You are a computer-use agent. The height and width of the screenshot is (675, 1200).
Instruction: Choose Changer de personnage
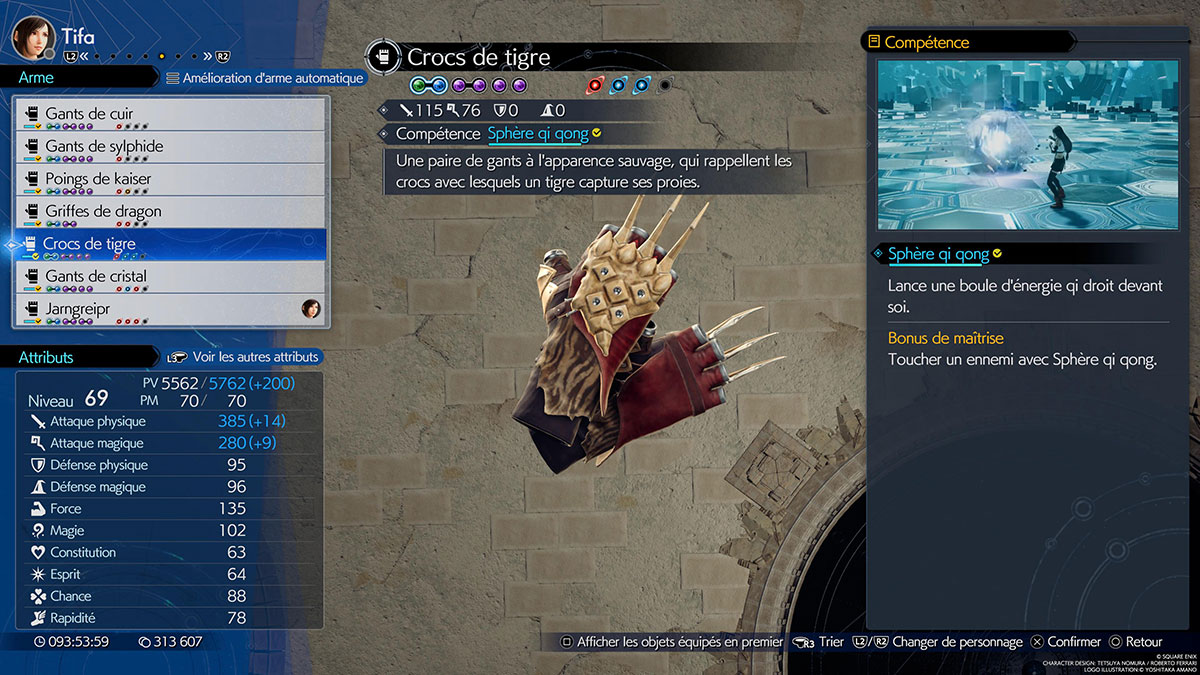[x=943, y=642]
